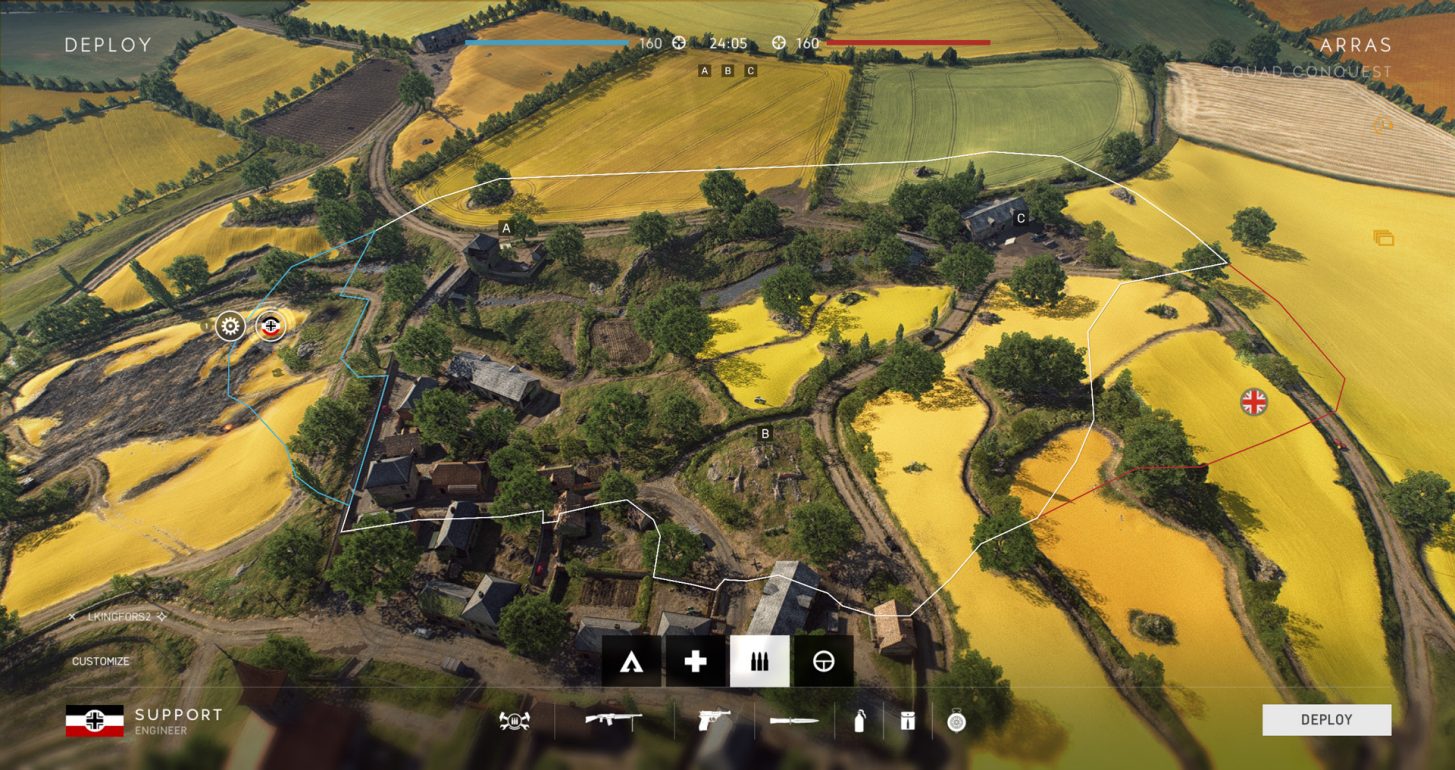Screen dimensions: 1455x770
Task: Open the combat role crossed-wrenches icon
Action: pyautogui.click(x=514, y=720)
